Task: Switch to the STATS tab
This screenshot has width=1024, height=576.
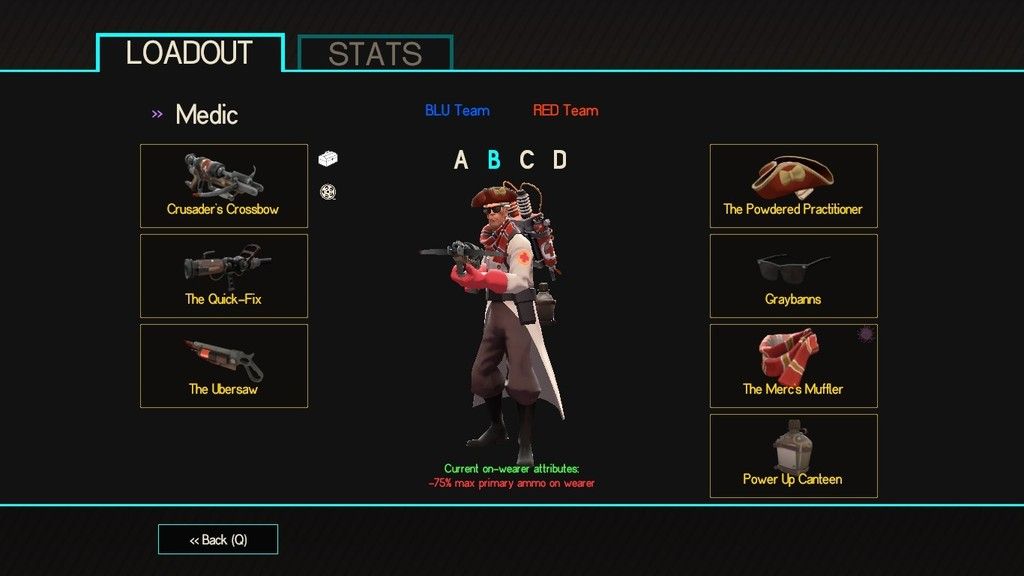Action: [x=376, y=54]
